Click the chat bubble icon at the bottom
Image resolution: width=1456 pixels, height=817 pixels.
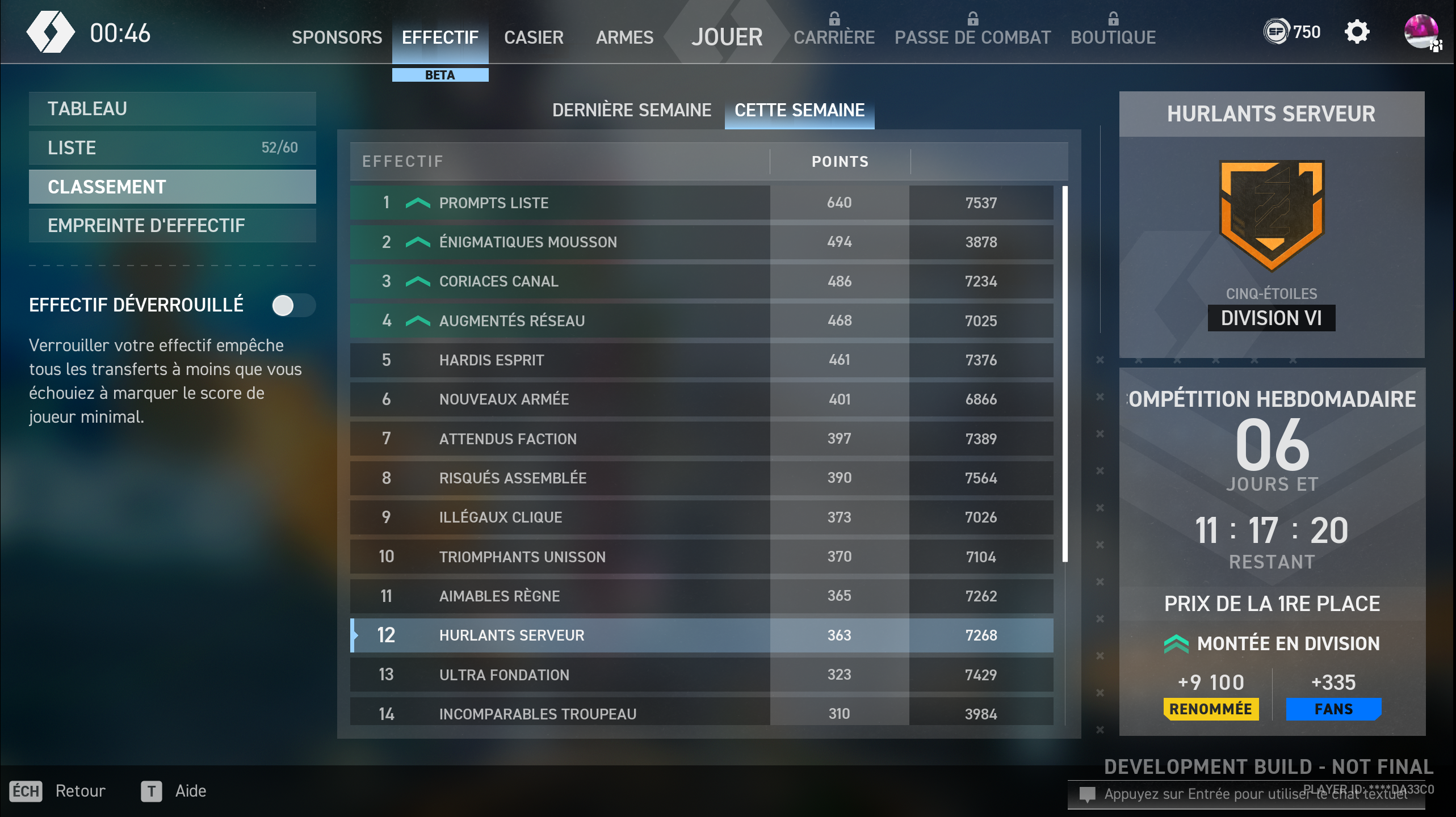(x=1089, y=794)
